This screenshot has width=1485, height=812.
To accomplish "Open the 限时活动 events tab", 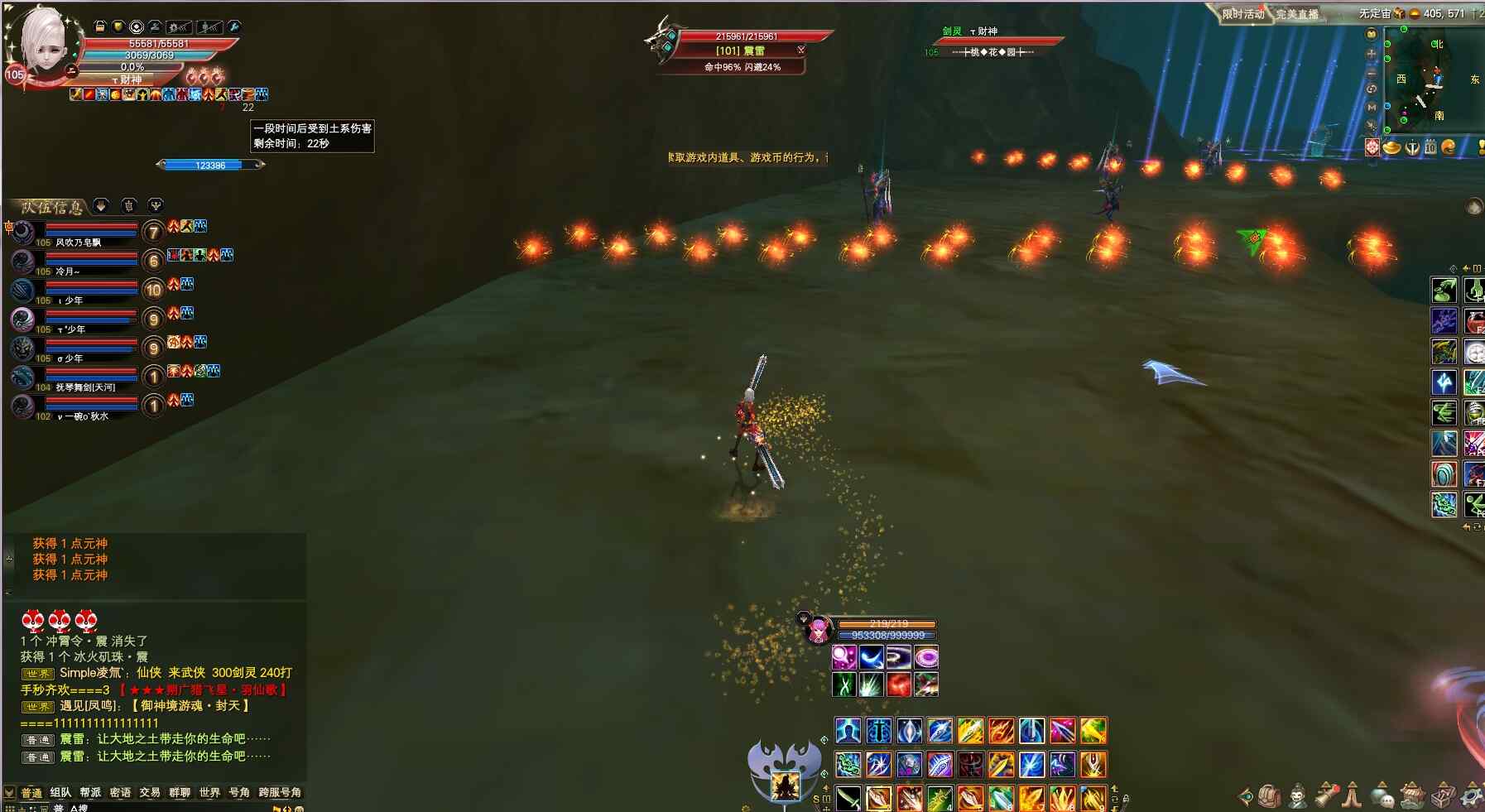I will tap(1243, 14).
